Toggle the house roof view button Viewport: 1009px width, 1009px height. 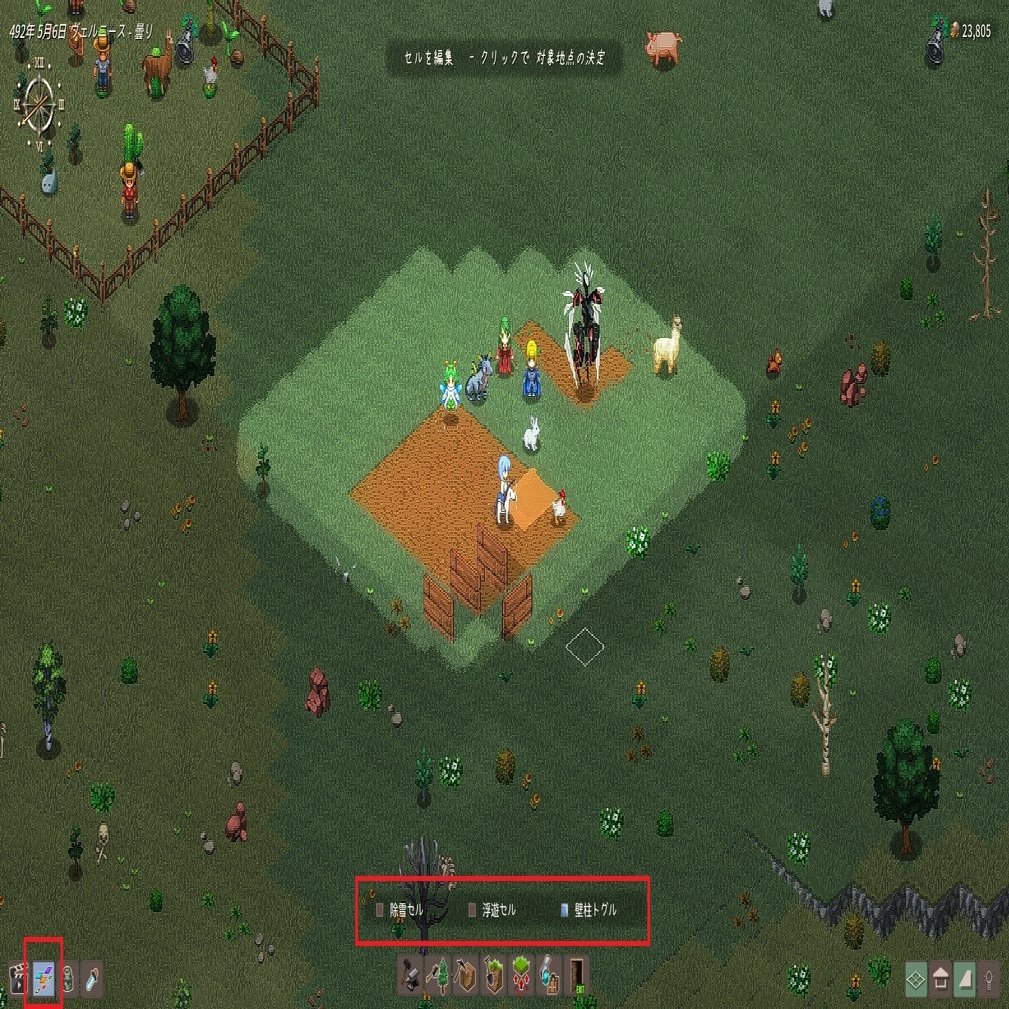941,977
